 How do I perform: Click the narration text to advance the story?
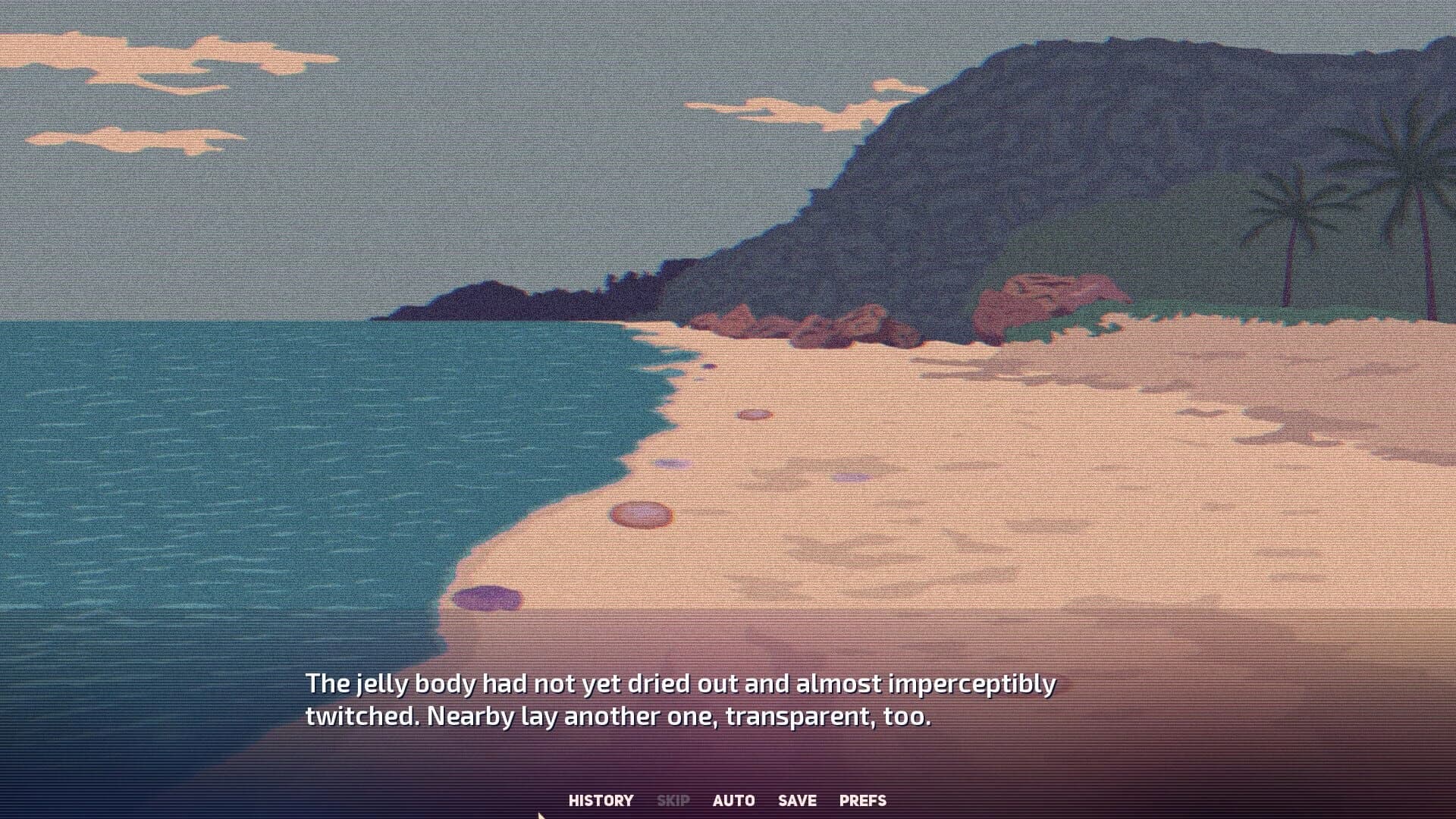pyautogui.click(x=682, y=698)
